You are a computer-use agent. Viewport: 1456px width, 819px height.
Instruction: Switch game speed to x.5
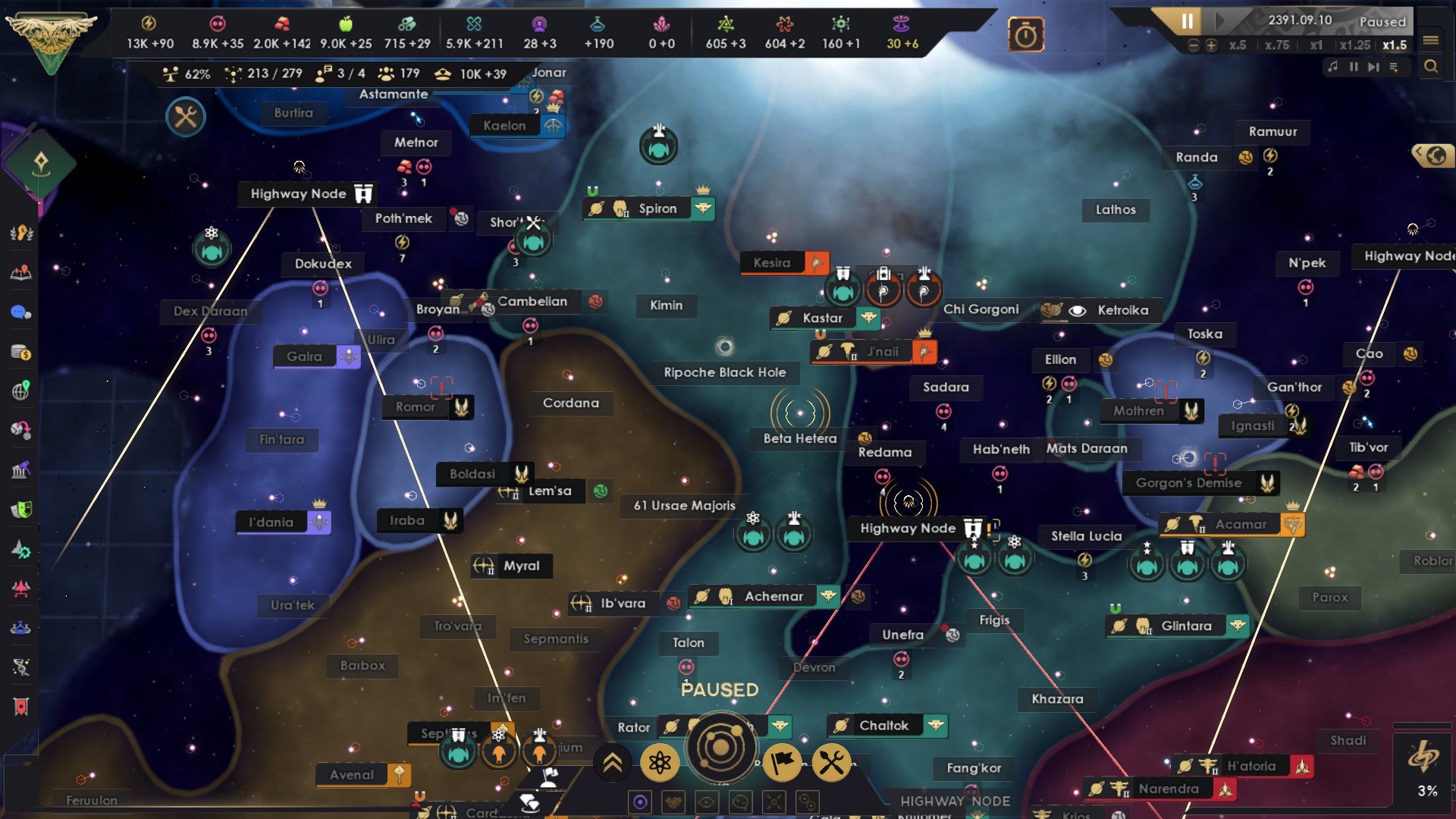tap(1238, 45)
